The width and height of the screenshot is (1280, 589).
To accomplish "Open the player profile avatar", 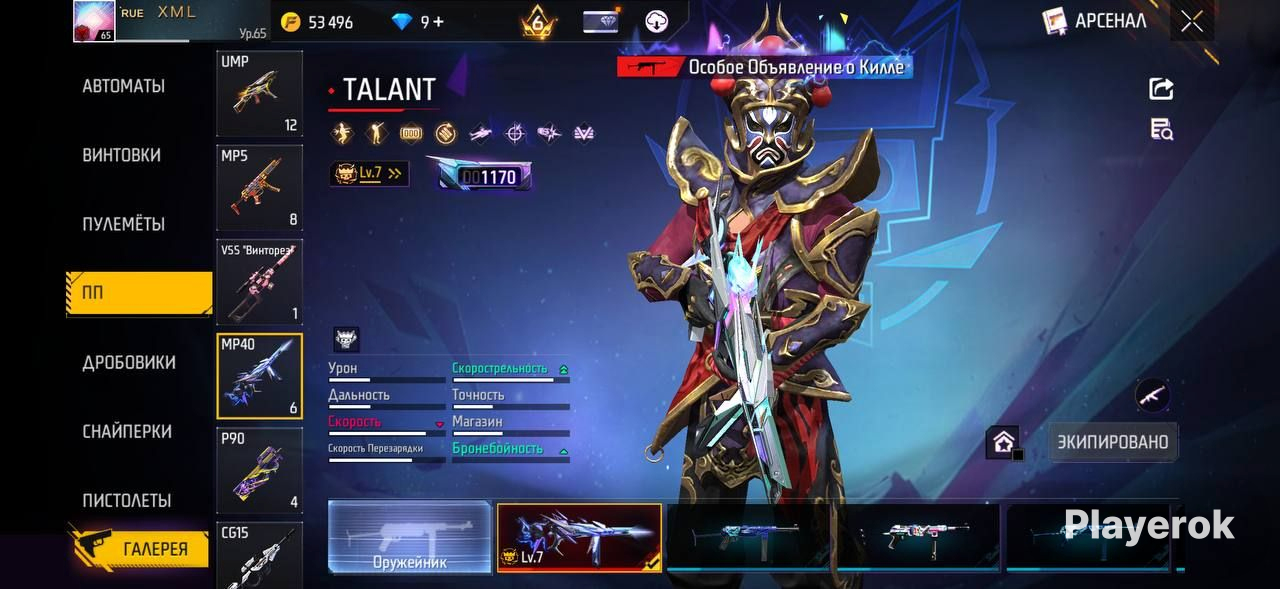I will pos(94,21).
